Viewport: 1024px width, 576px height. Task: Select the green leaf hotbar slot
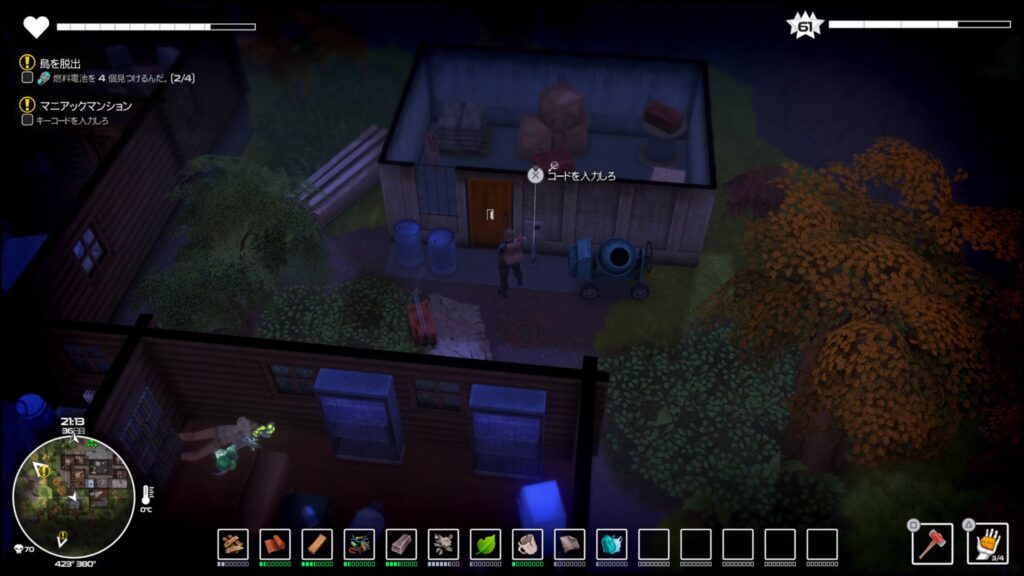click(x=485, y=544)
